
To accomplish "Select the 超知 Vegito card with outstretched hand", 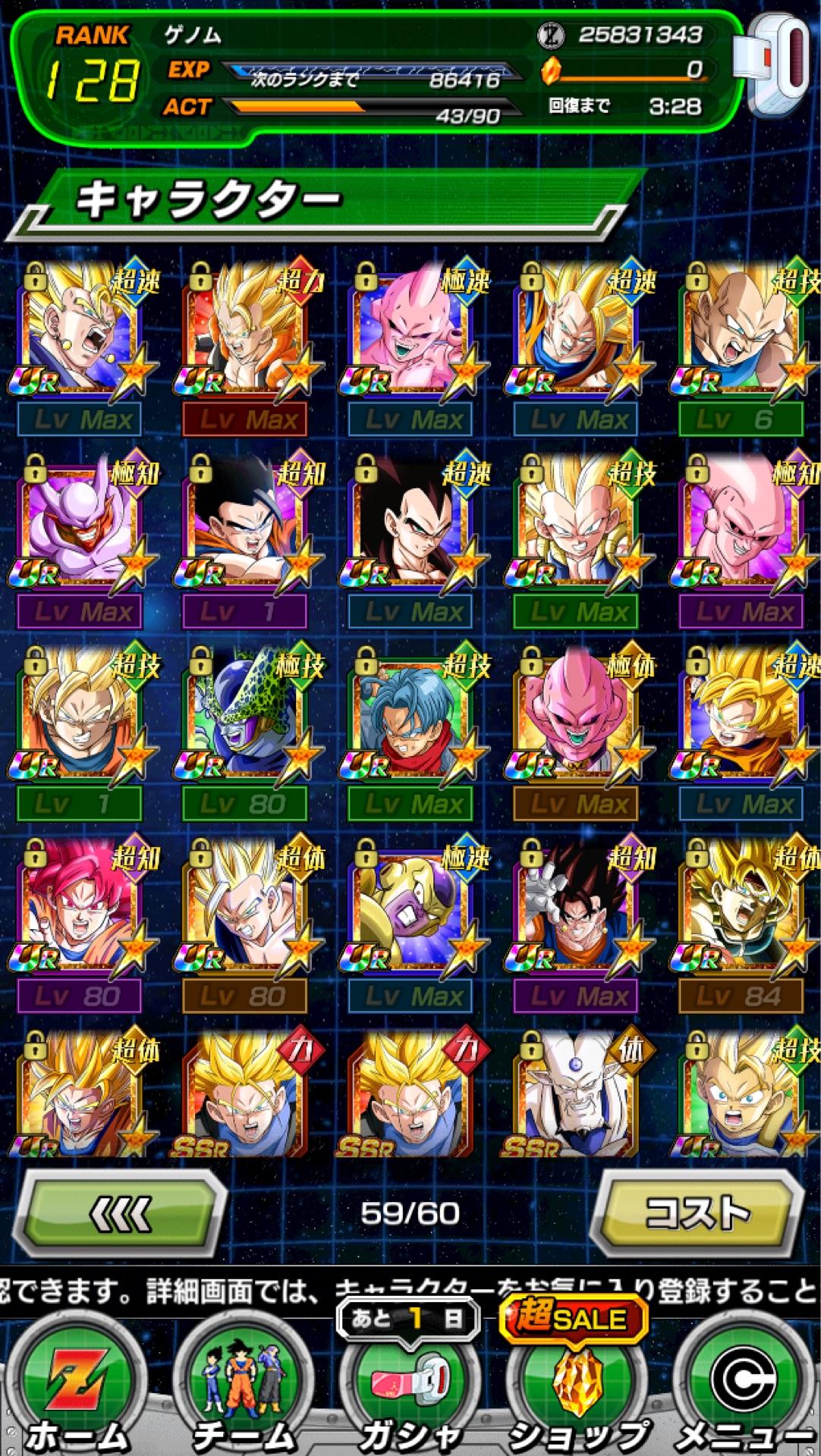I will [x=575, y=907].
